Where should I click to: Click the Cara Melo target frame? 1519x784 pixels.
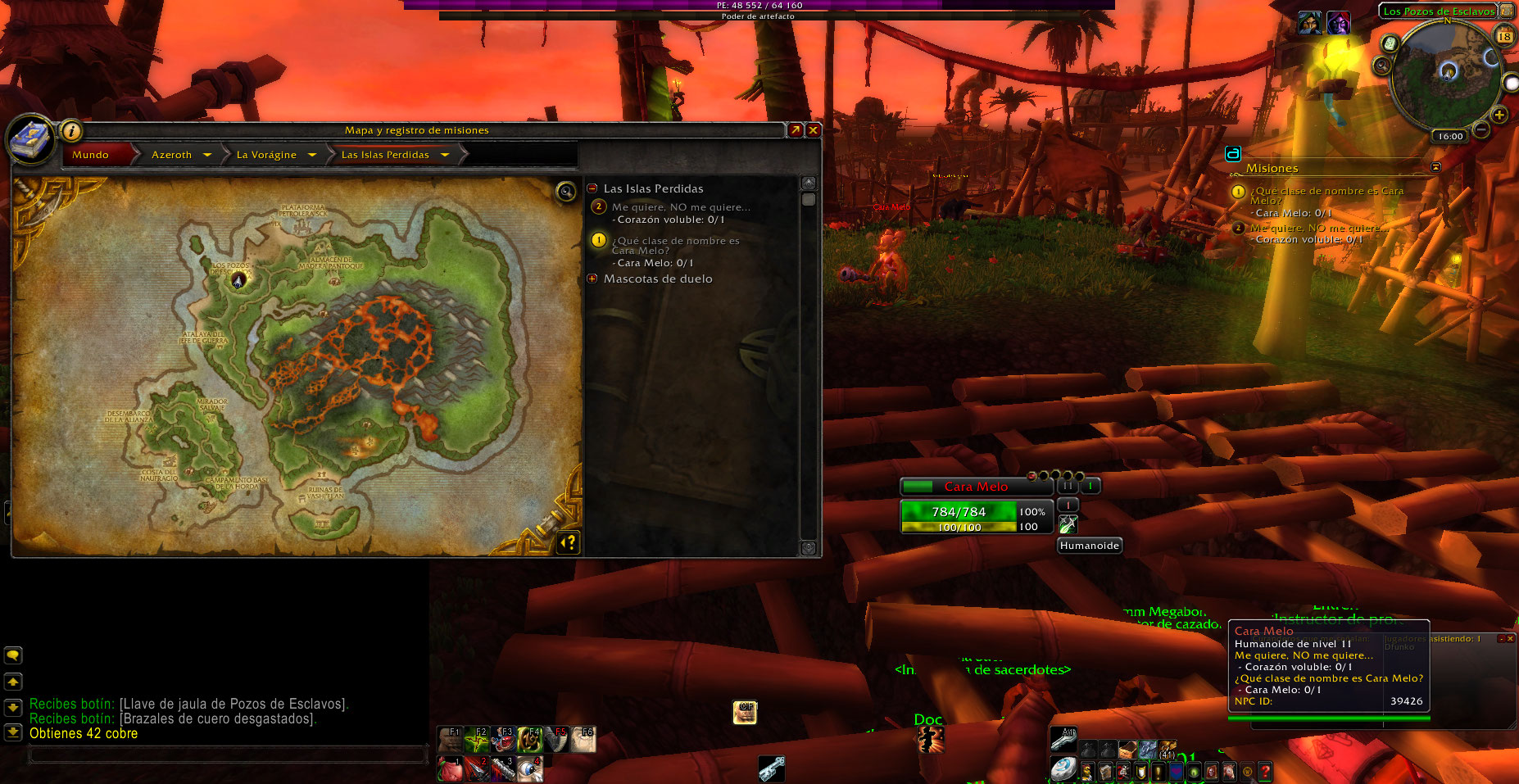click(x=975, y=487)
